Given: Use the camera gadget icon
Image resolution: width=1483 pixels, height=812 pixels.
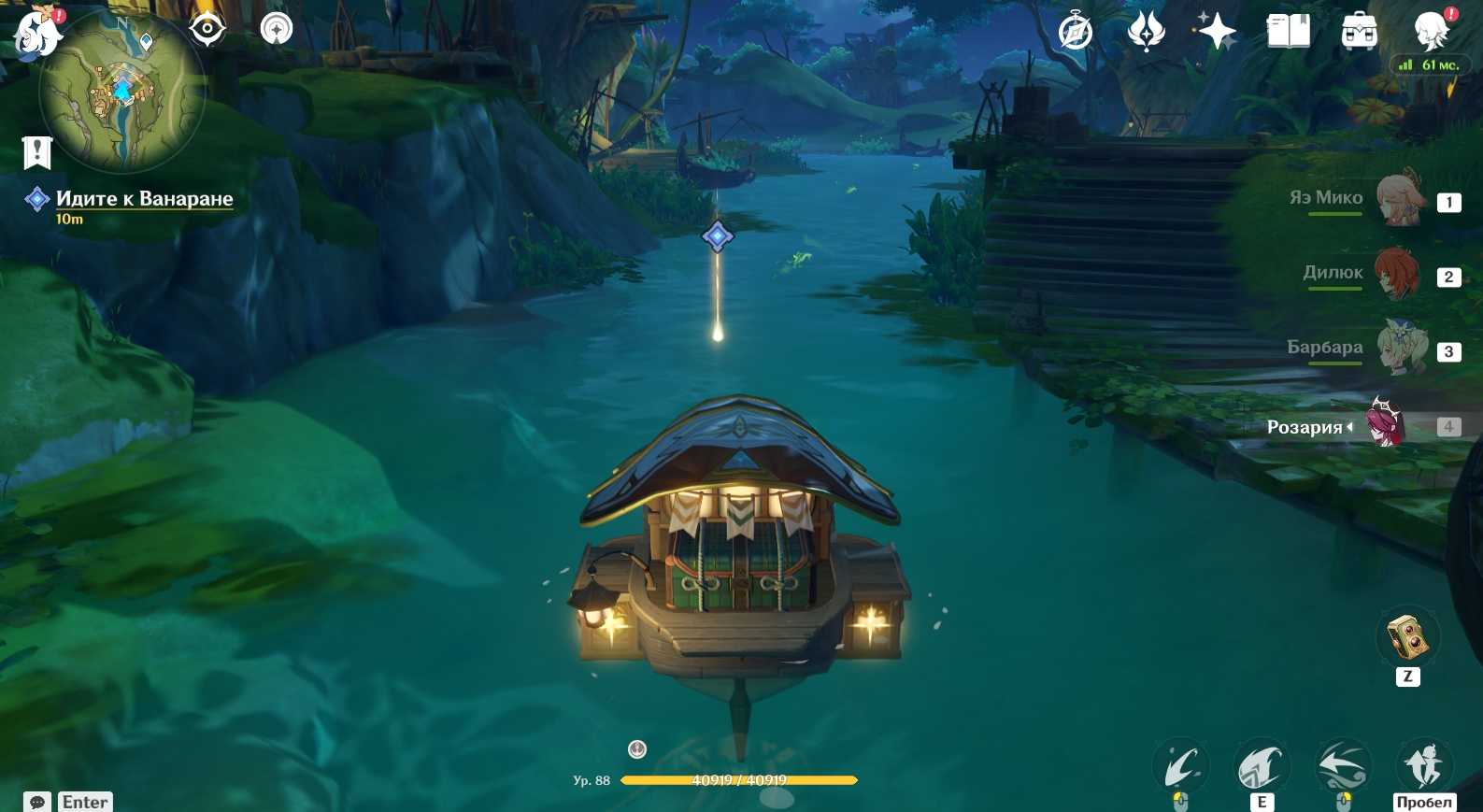Looking at the screenshot, I should click(x=1407, y=637).
